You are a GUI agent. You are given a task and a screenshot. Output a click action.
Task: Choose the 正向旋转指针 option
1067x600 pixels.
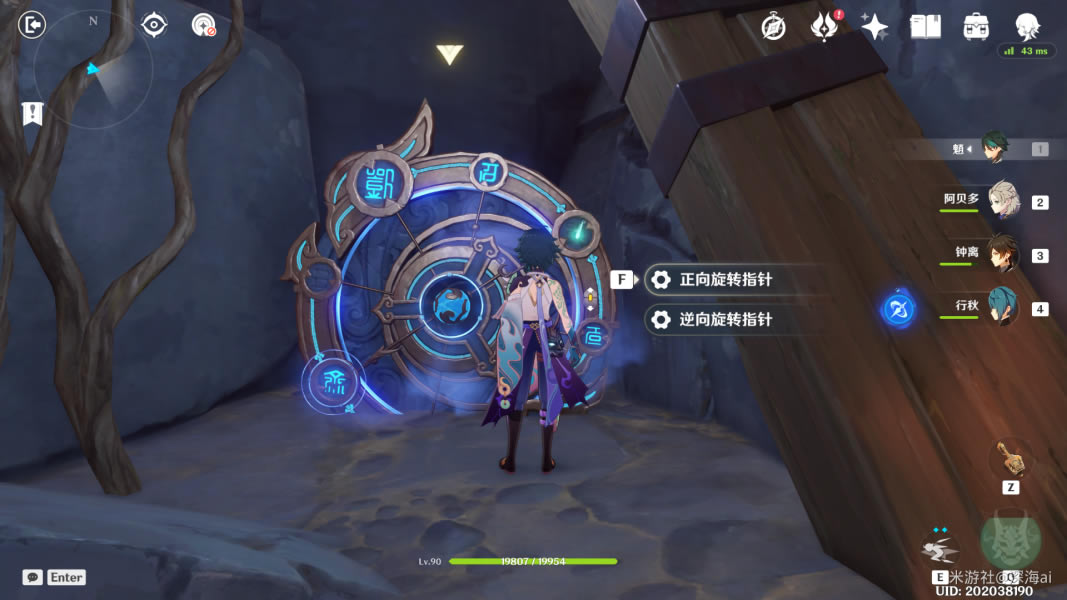click(x=724, y=280)
